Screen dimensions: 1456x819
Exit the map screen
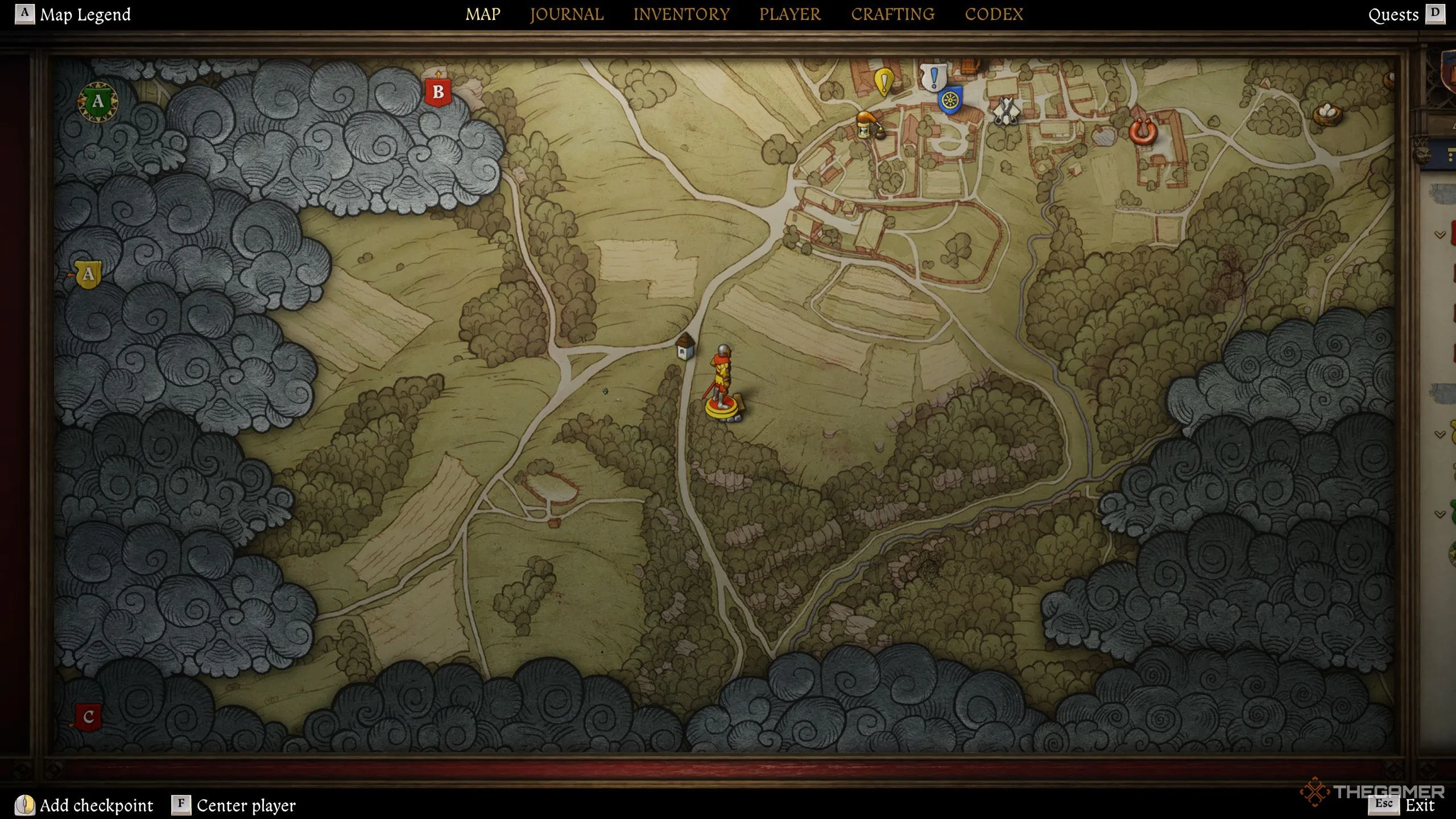pos(1420,805)
